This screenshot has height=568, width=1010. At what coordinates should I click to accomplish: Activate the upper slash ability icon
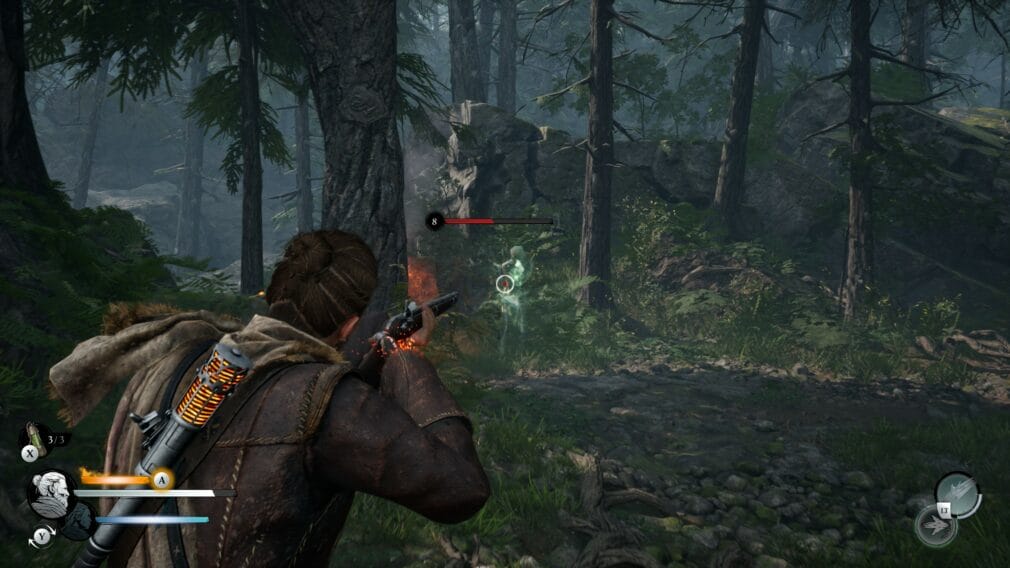coord(956,494)
